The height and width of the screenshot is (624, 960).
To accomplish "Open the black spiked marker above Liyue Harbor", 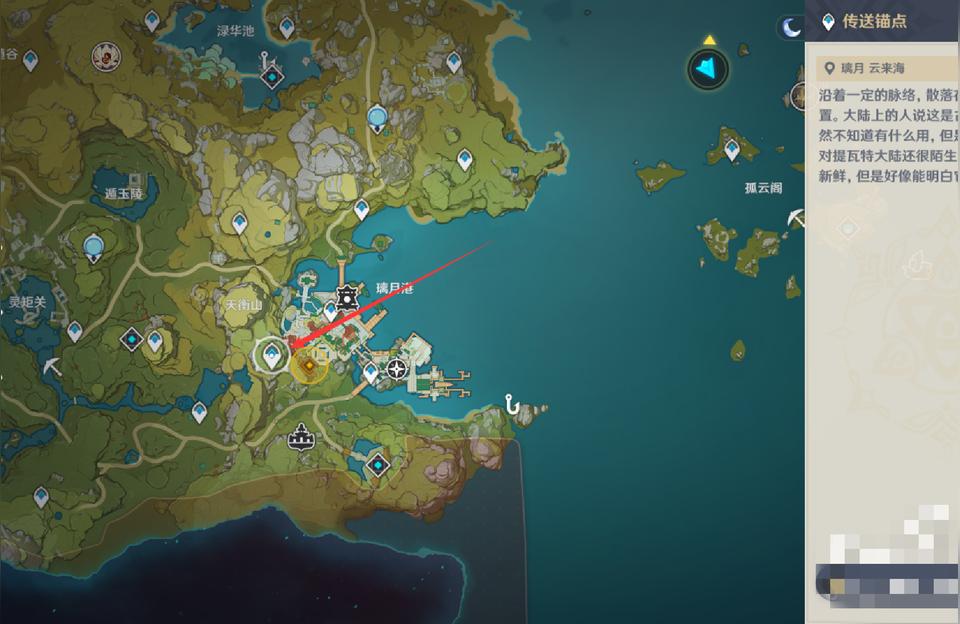I will coord(347,297).
